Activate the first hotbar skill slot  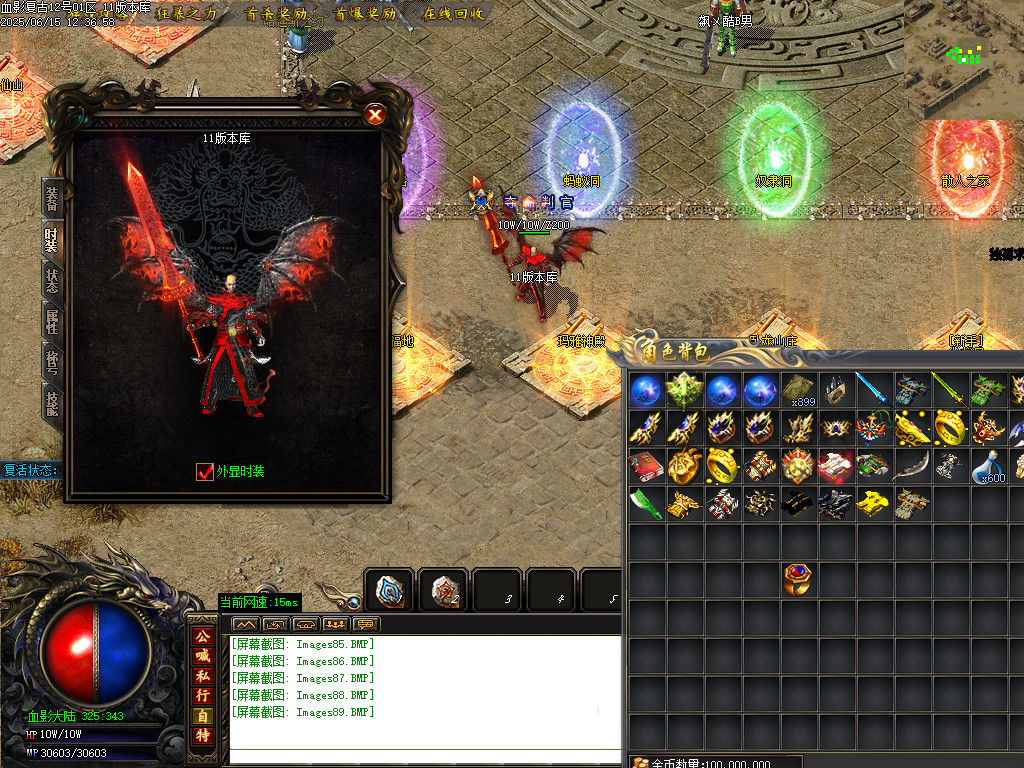pos(389,590)
